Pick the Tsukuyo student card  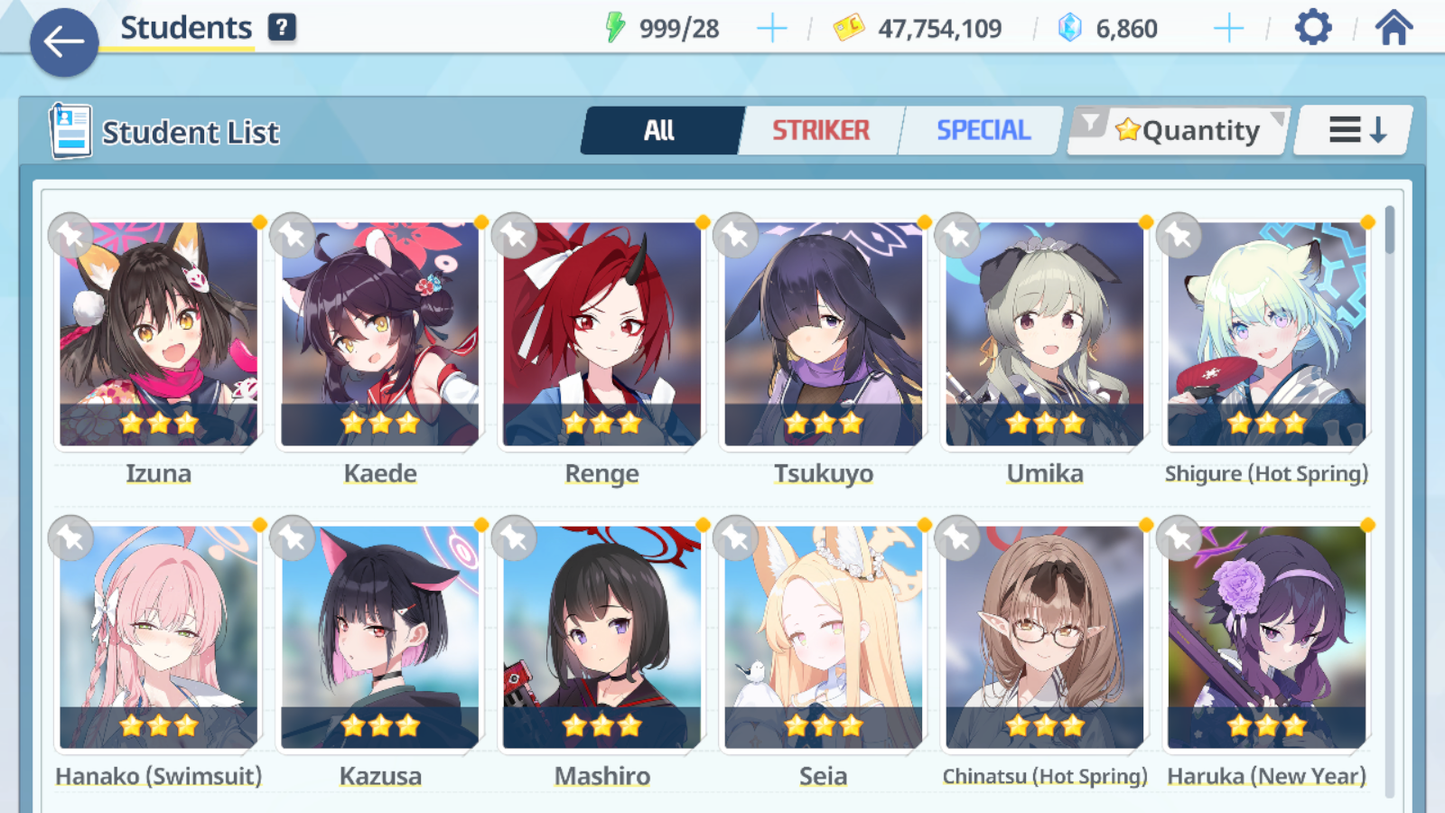(x=823, y=335)
